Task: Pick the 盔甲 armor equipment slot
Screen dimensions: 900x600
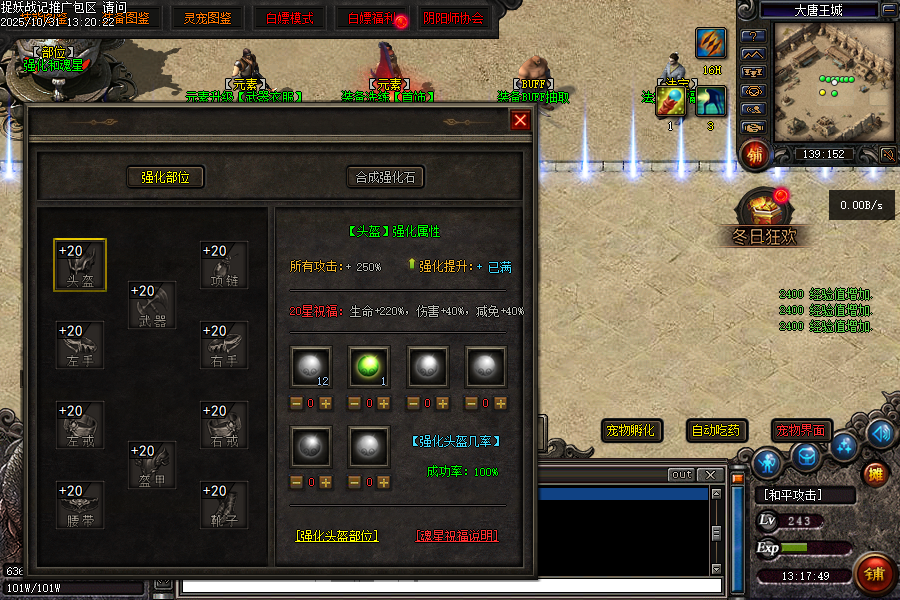Action: click(152, 465)
